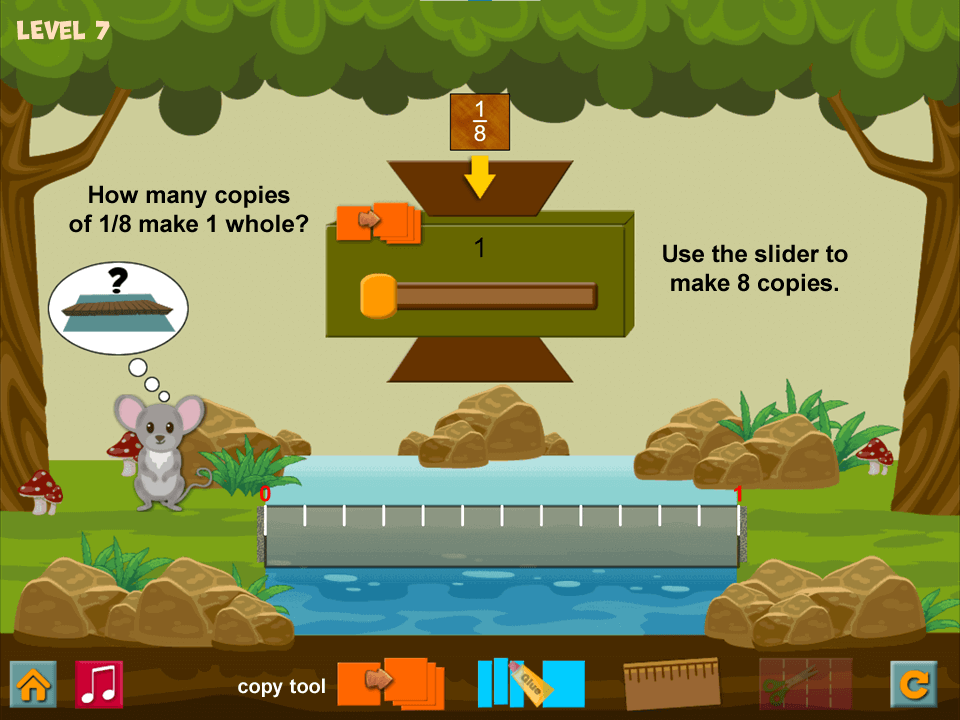The height and width of the screenshot is (720, 960).
Task: Choose the blue glue tool
Action: (530, 683)
